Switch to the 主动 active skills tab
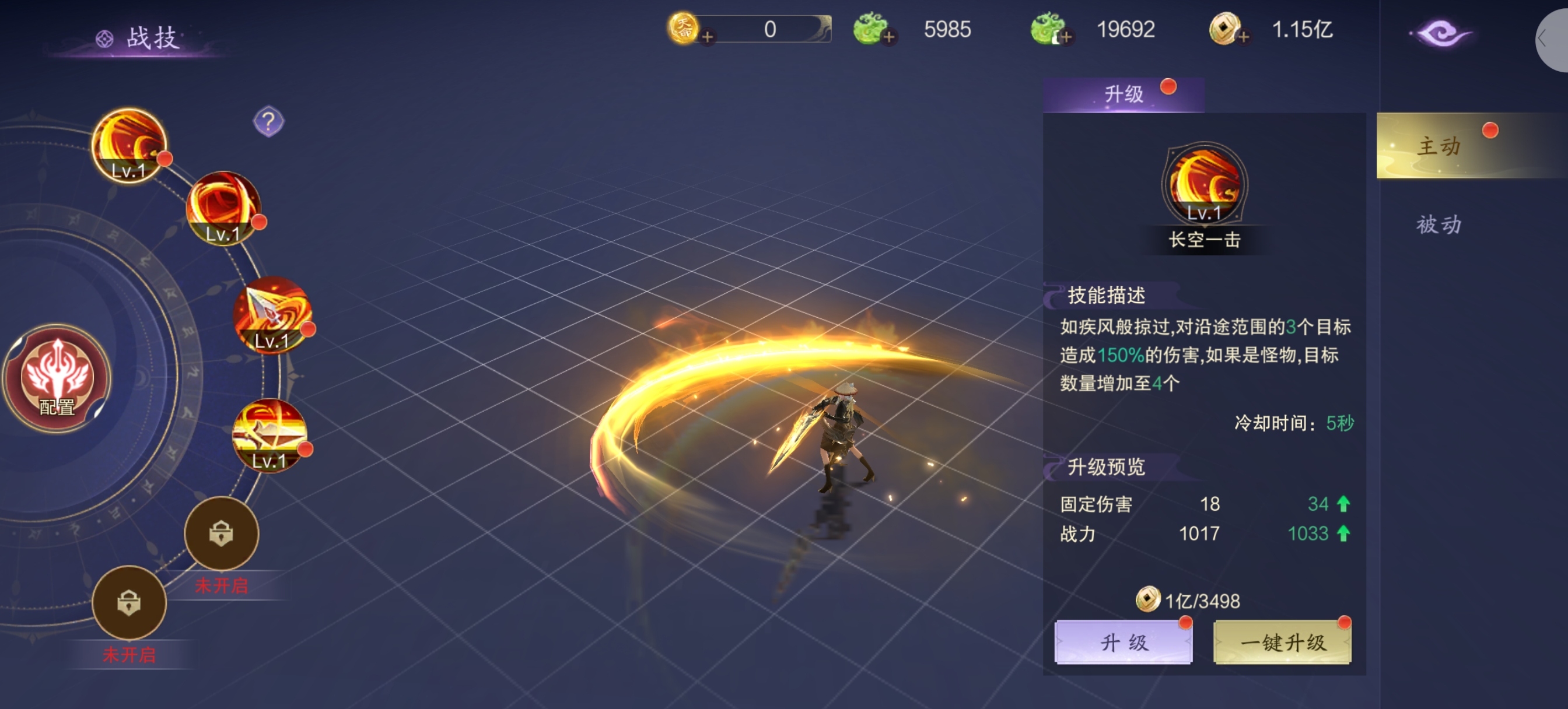 point(1438,146)
